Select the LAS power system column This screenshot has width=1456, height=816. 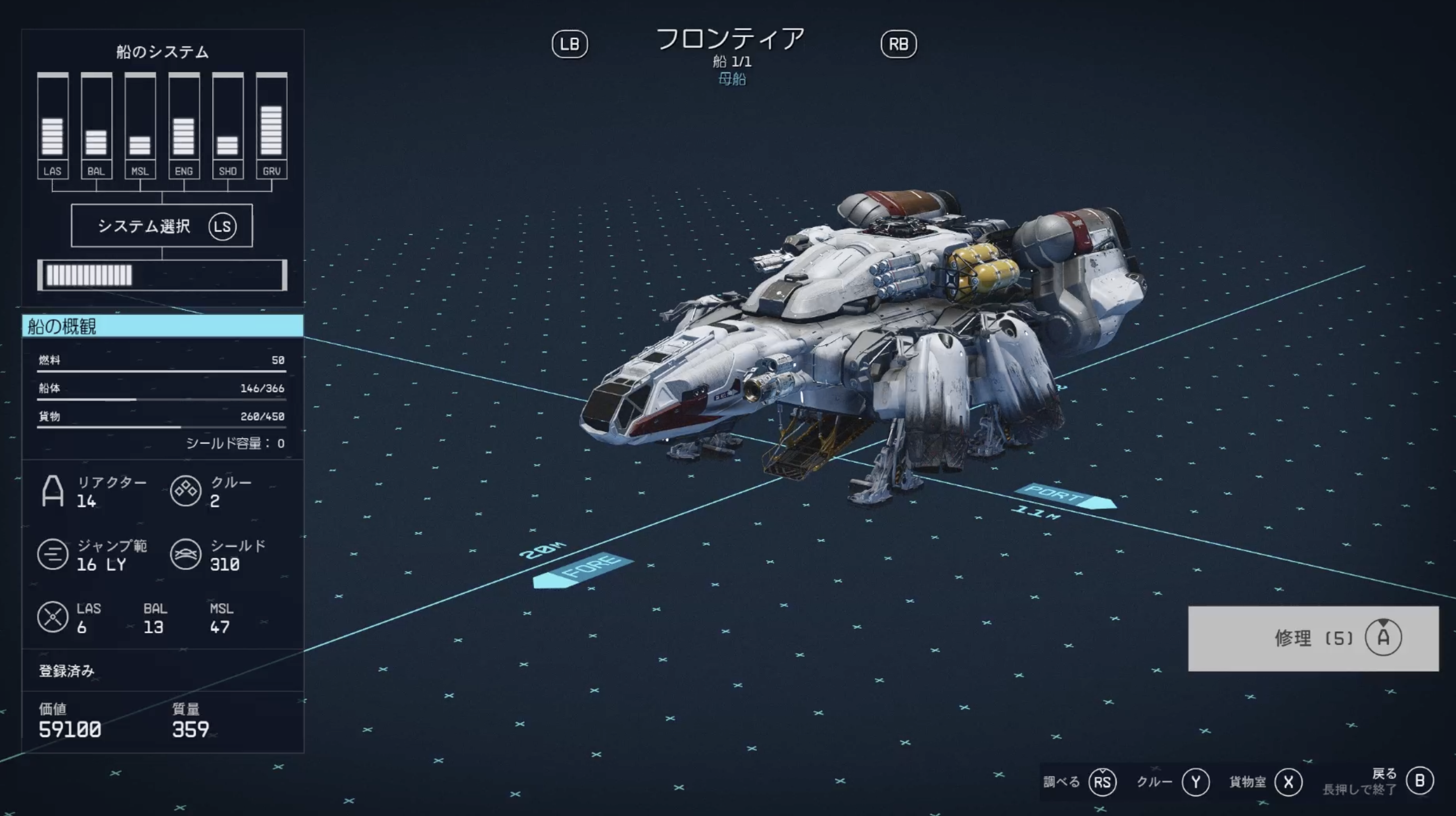52,125
